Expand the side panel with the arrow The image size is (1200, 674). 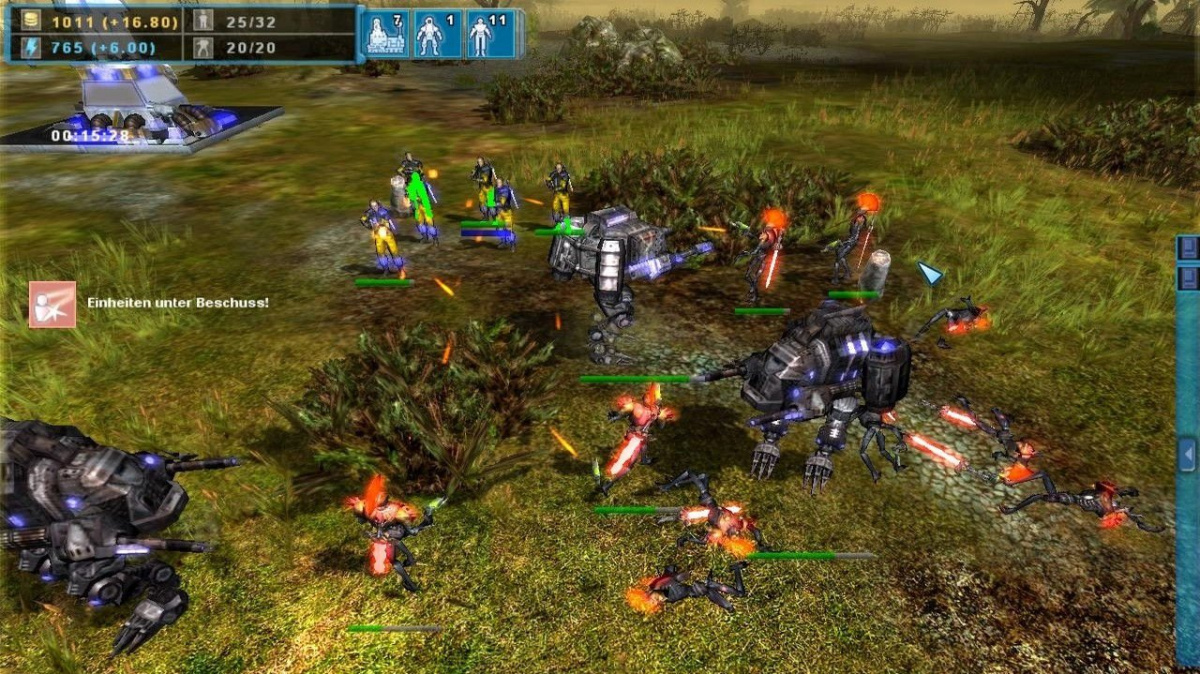1187,455
